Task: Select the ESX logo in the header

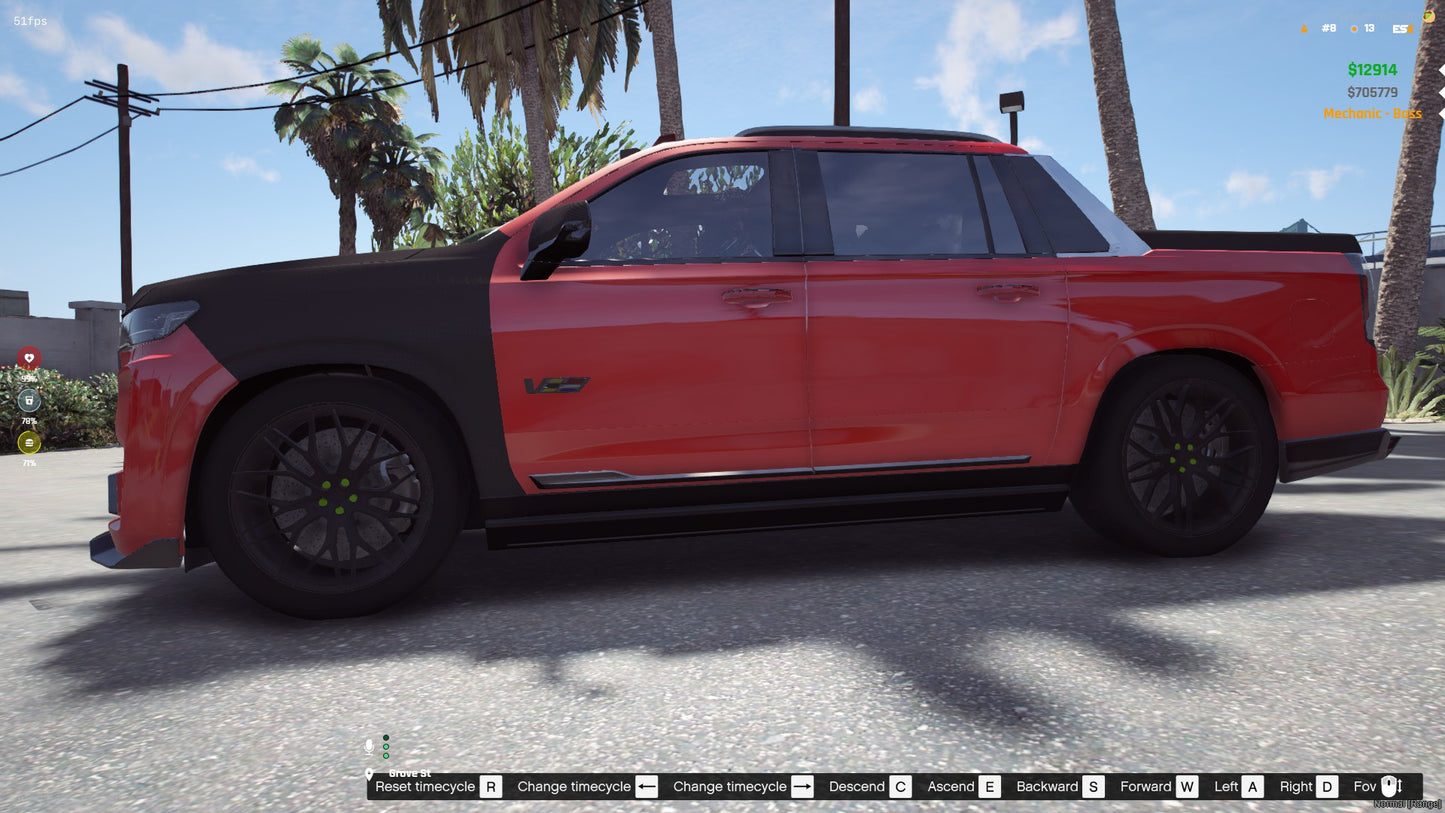Action: tap(1403, 28)
